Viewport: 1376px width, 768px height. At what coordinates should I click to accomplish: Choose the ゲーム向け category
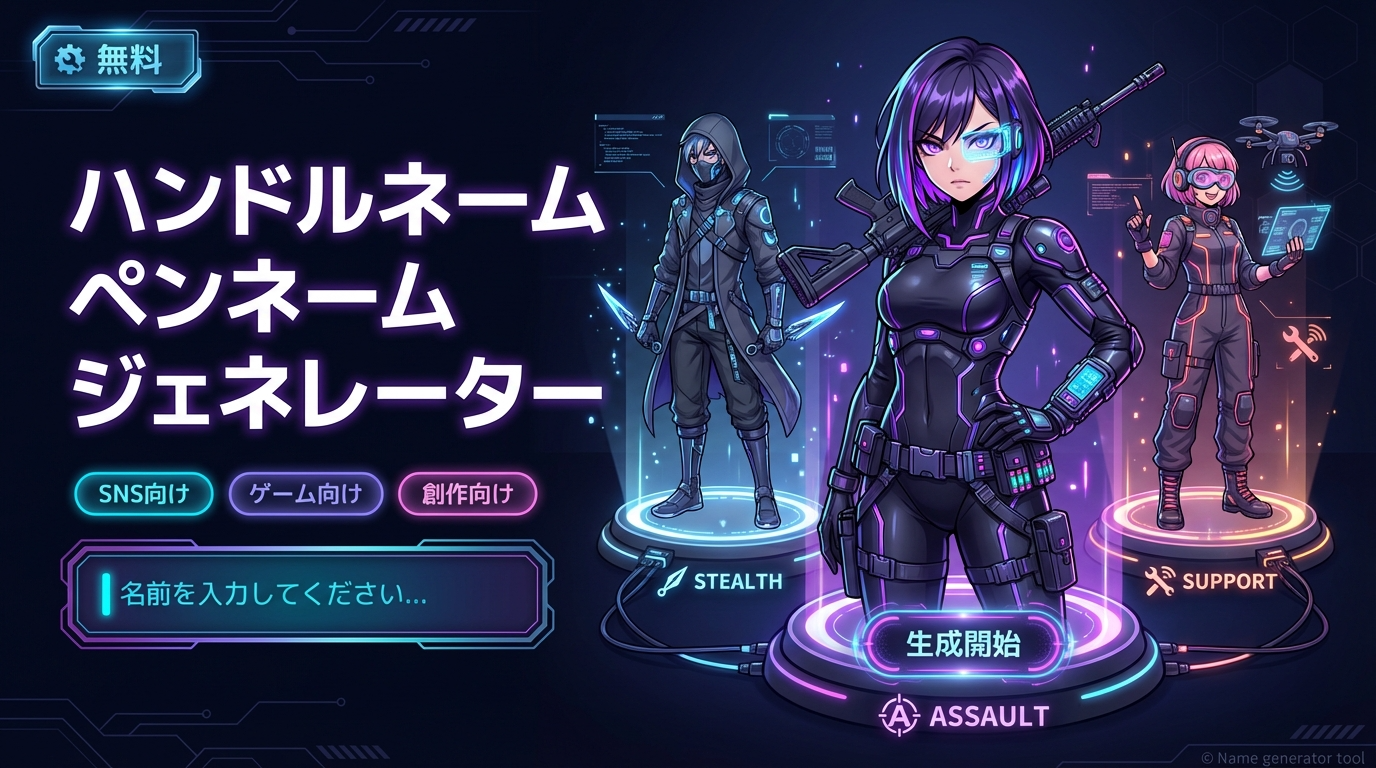click(x=306, y=493)
